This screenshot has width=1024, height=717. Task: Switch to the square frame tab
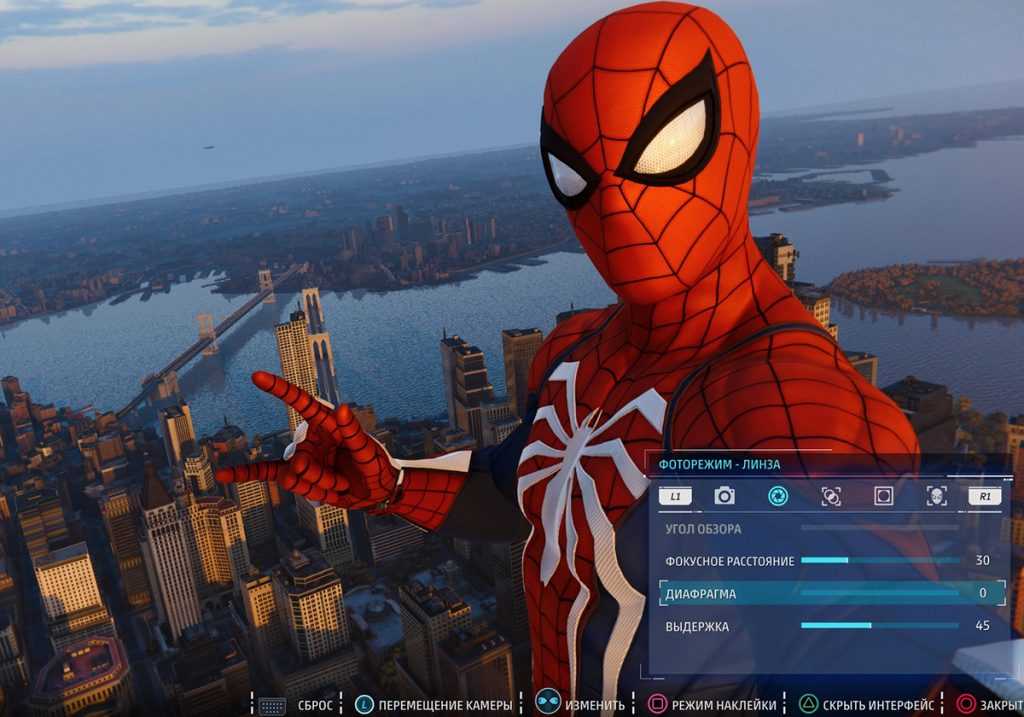(883, 496)
